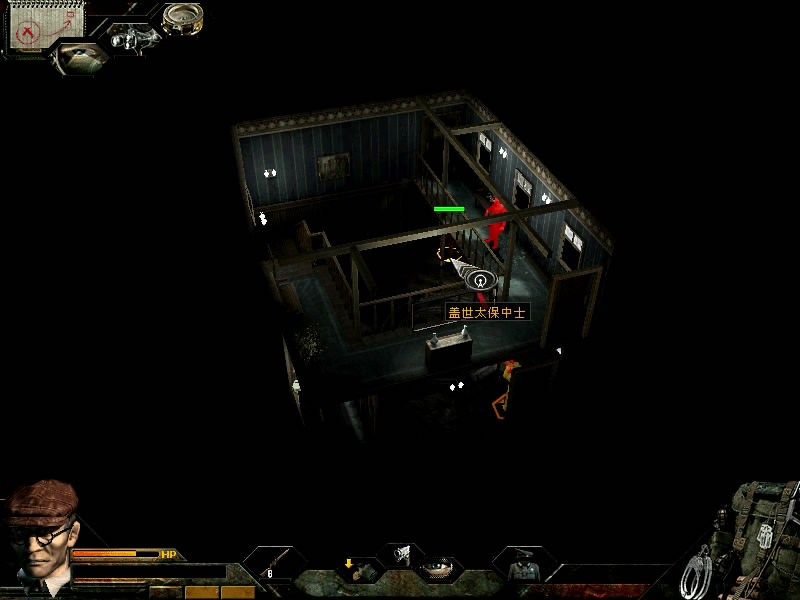Select the handcuffs item
This screenshot has height=600, width=800.
697,572
